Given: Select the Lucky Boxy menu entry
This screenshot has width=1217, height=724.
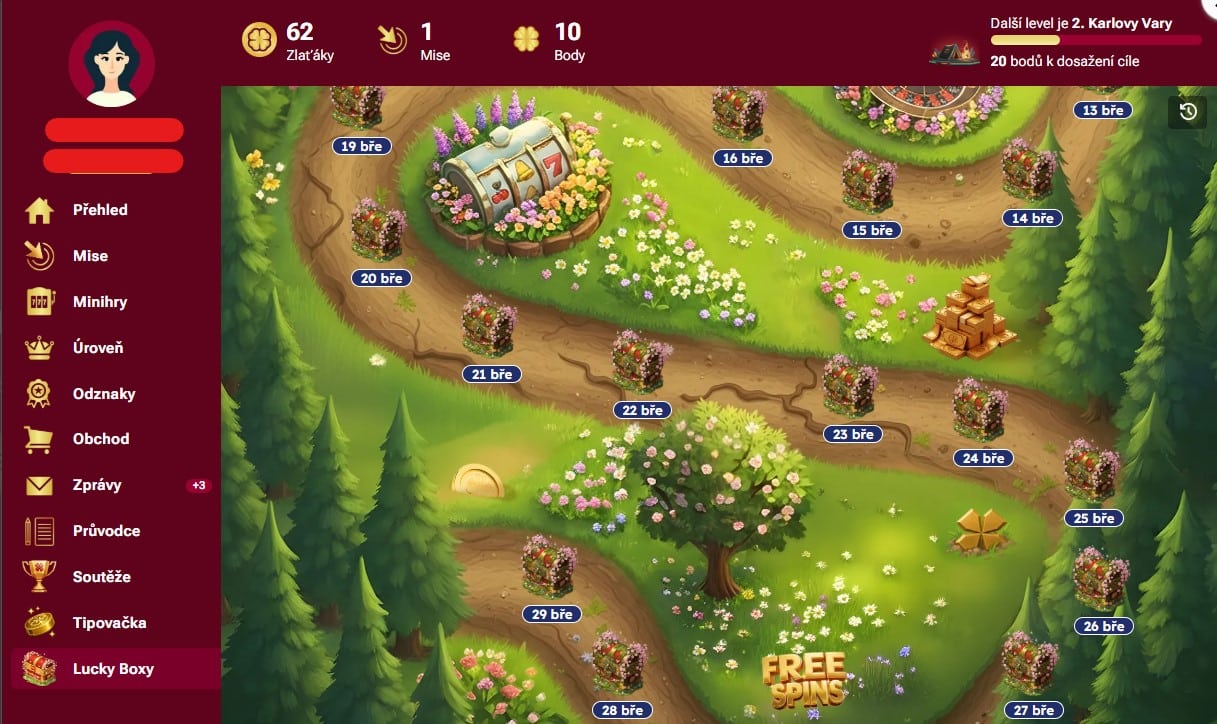Looking at the screenshot, I should coord(113,669).
